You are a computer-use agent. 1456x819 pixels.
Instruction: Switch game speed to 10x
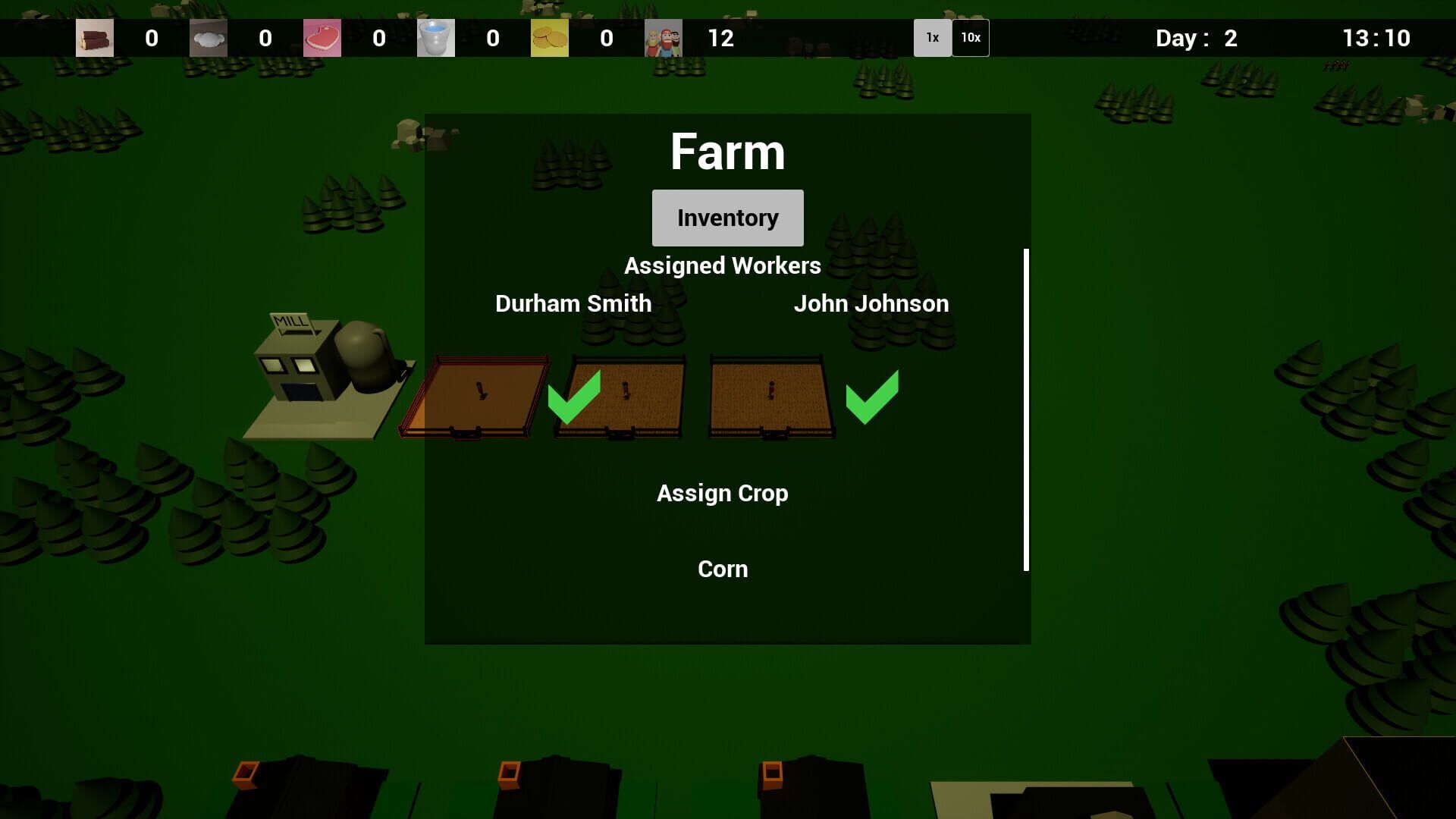coord(970,38)
